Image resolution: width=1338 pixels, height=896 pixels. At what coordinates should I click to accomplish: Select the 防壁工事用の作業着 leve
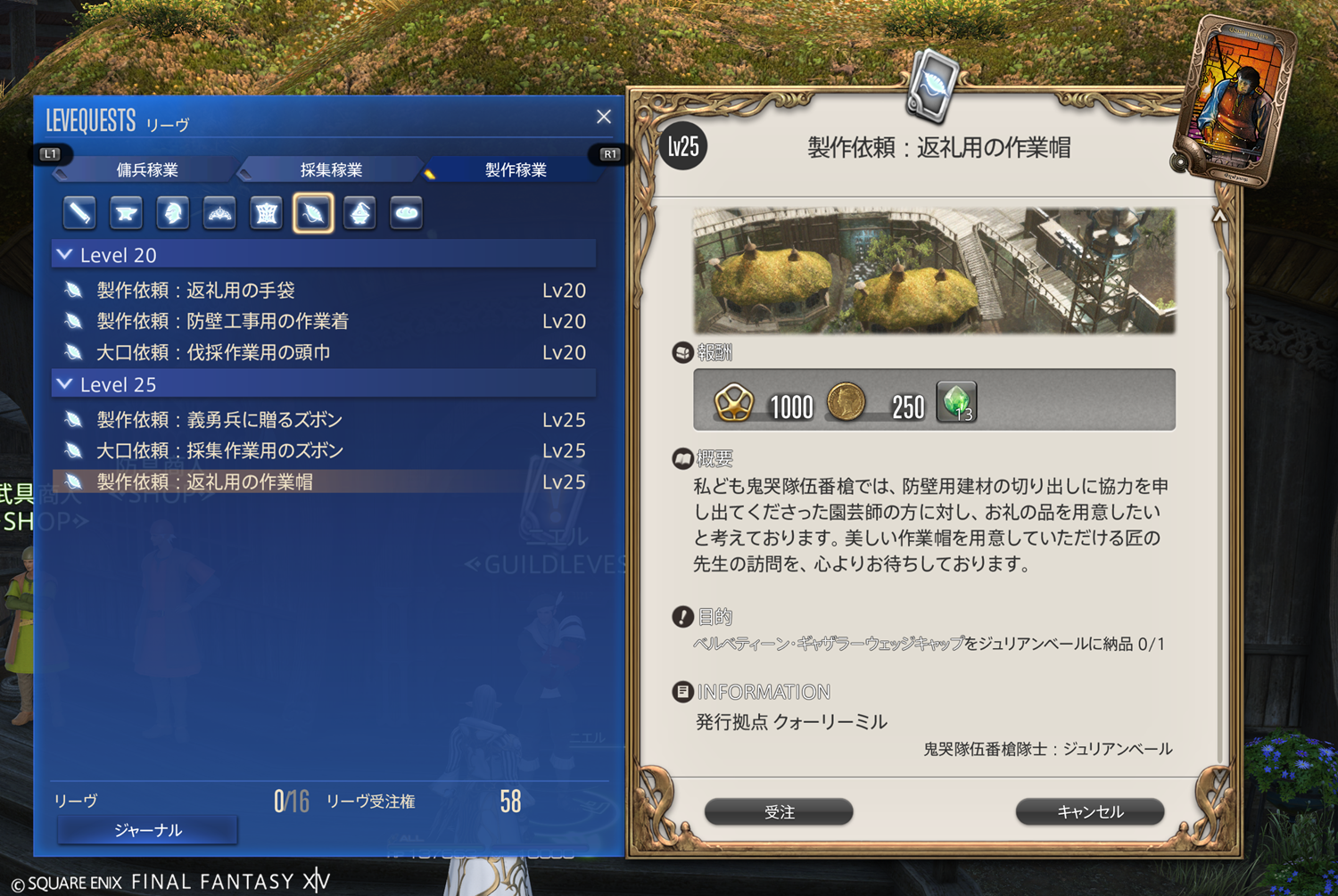pos(223,321)
